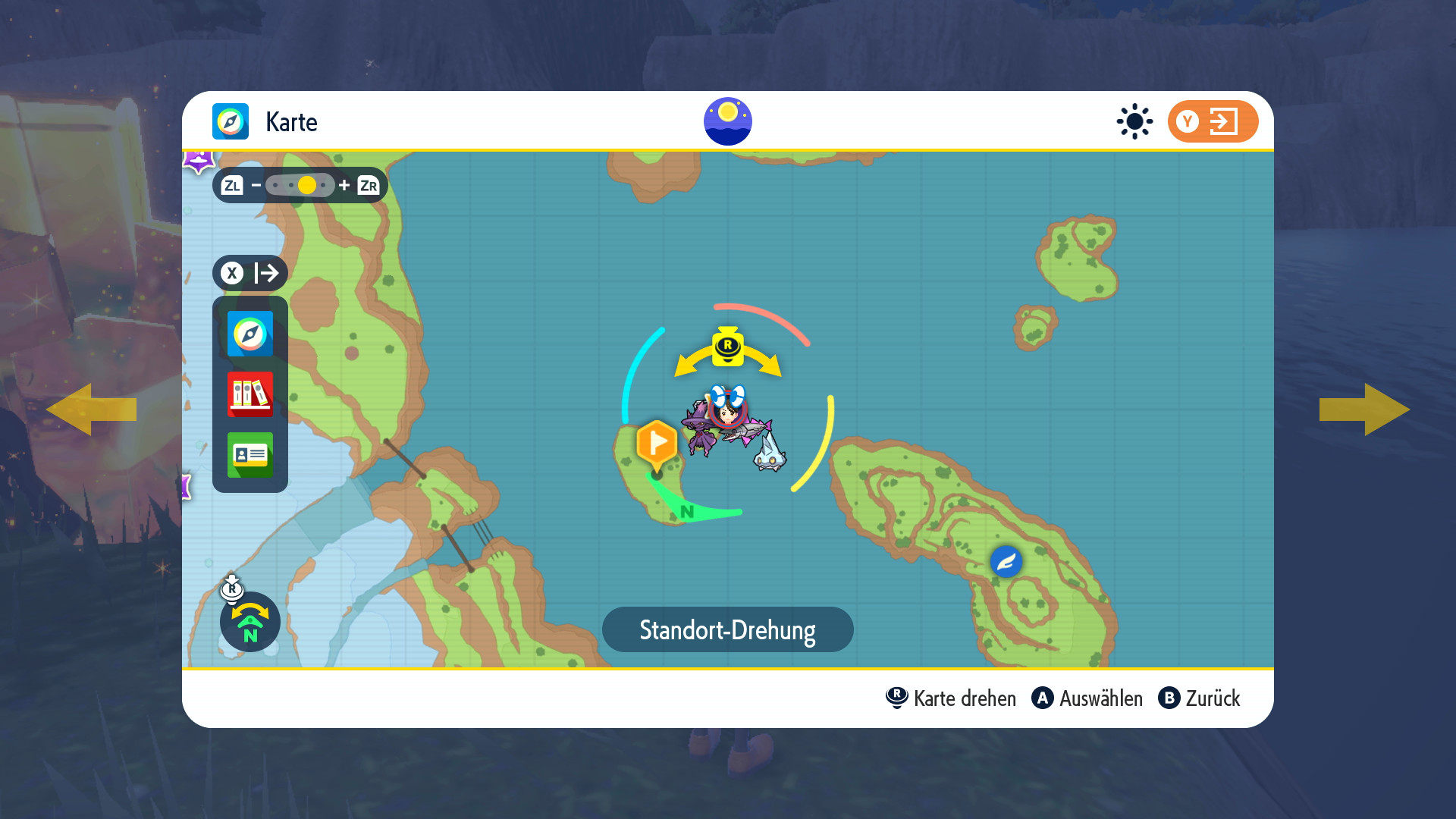Open the Map app icon in sidebar
The height and width of the screenshot is (819, 1456).
250,334
